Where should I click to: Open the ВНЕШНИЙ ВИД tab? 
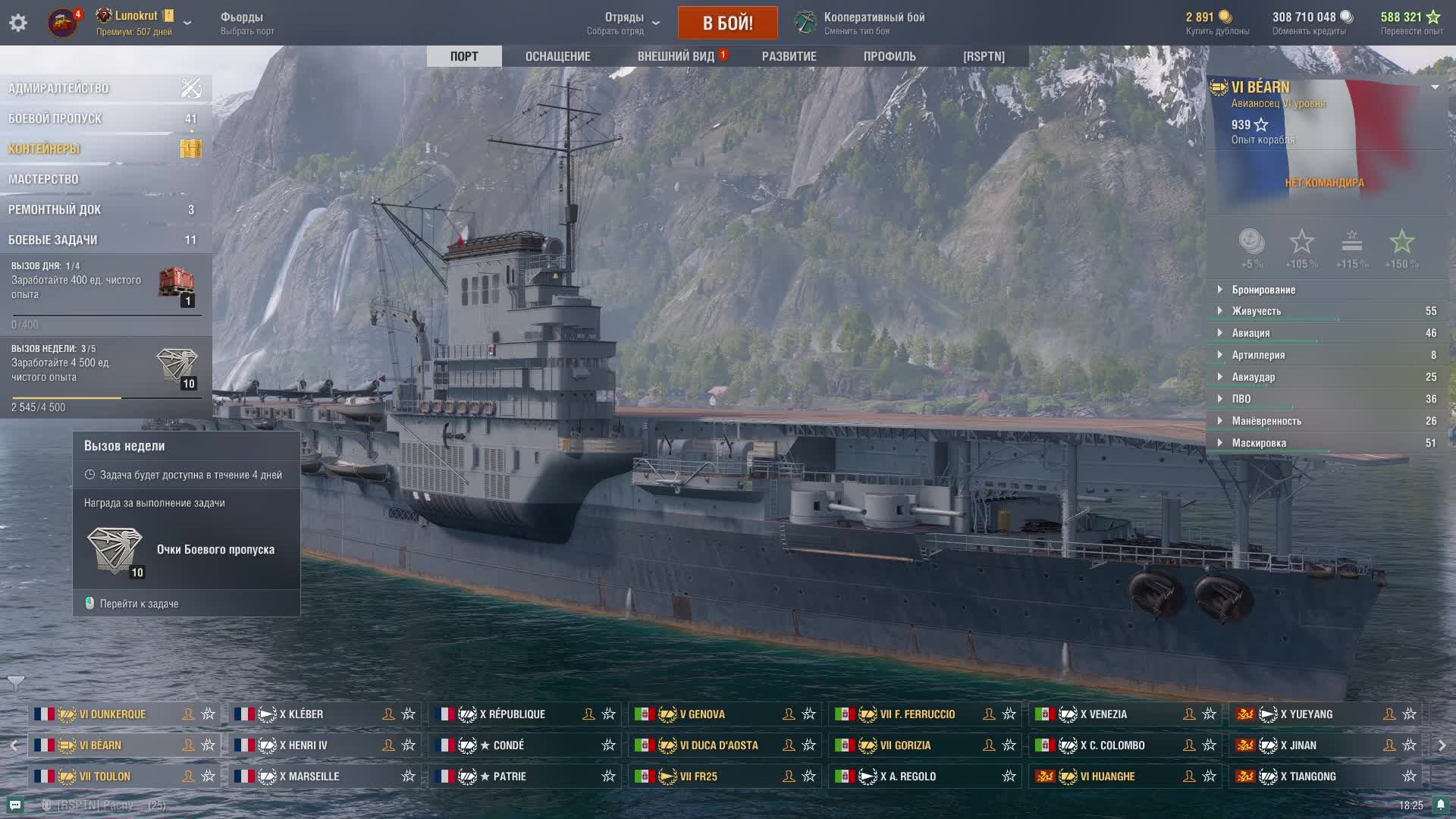pos(676,56)
